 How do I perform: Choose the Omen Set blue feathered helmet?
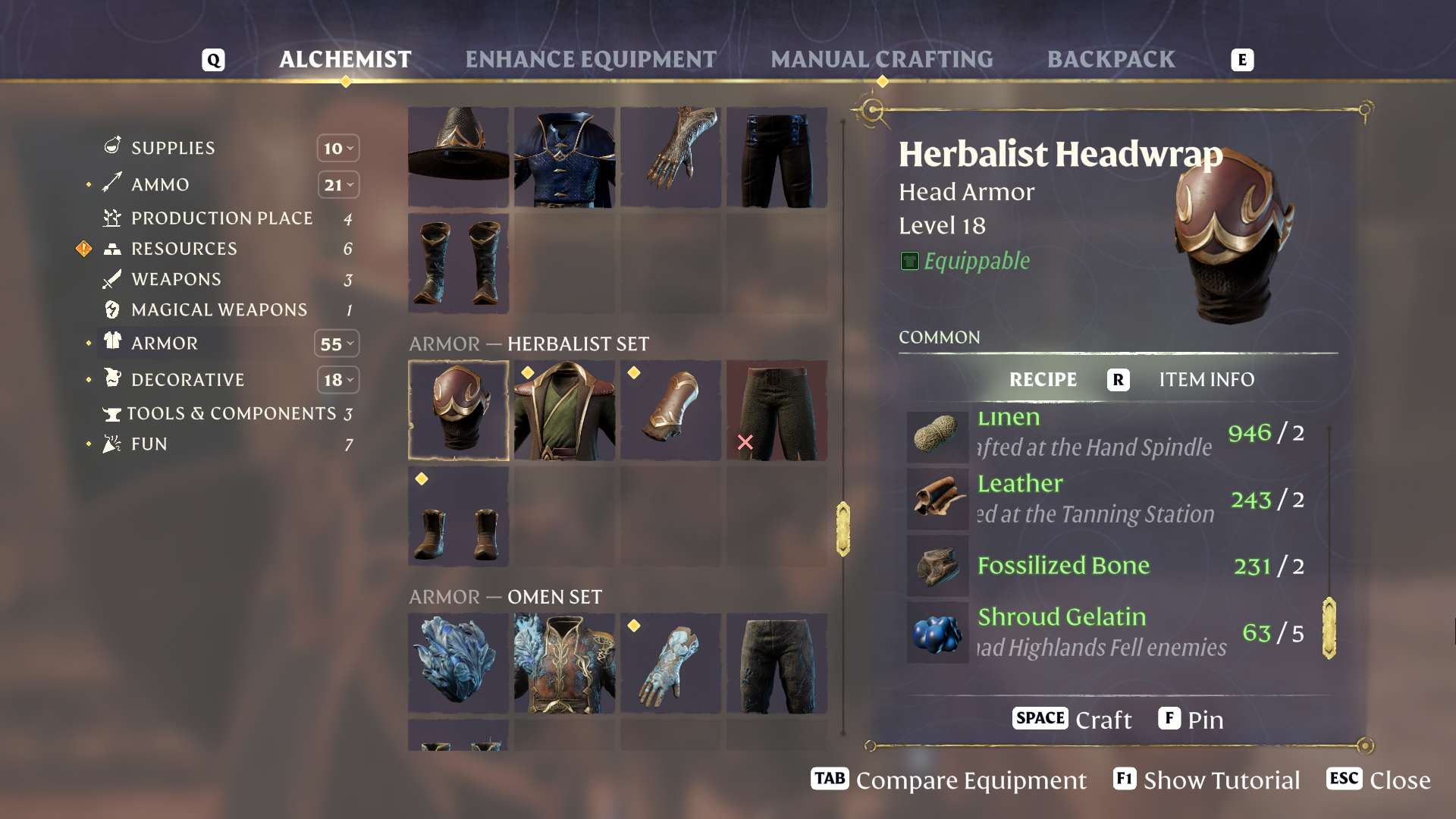point(458,664)
